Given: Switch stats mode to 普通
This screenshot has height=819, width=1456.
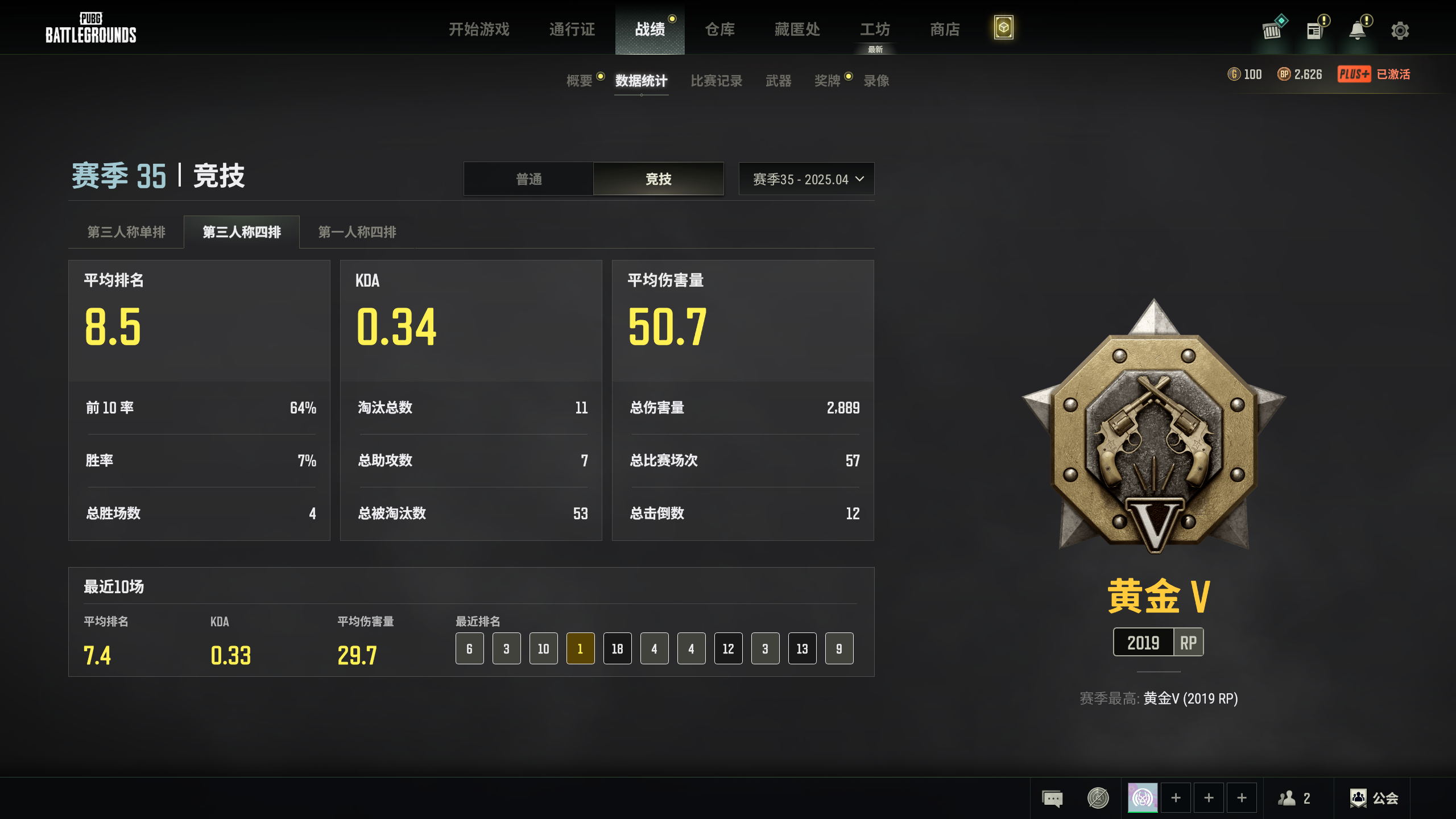Looking at the screenshot, I should [528, 179].
